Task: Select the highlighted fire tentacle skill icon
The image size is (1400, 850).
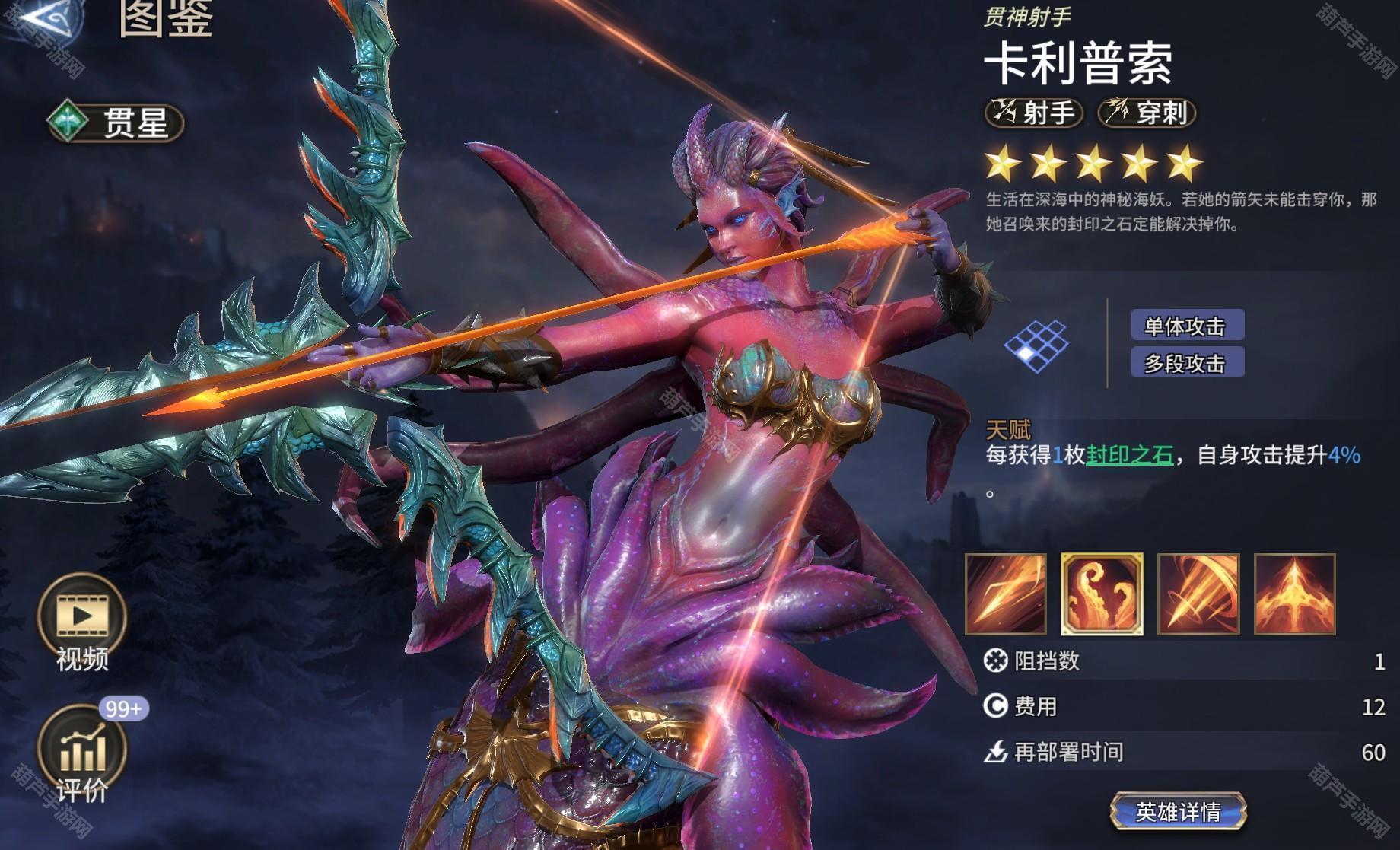Action: [x=1102, y=594]
